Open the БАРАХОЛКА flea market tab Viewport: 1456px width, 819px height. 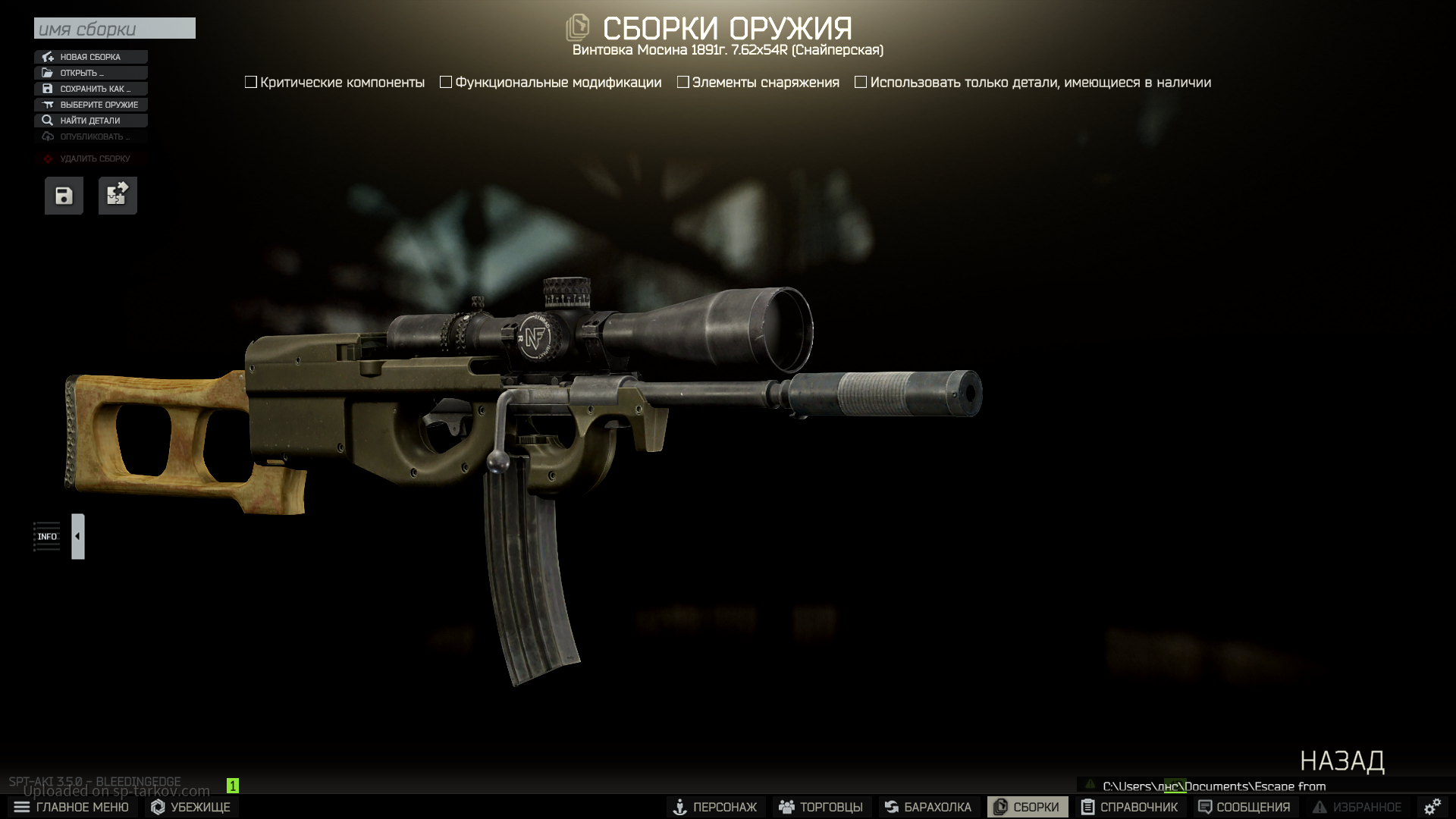pos(927,807)
